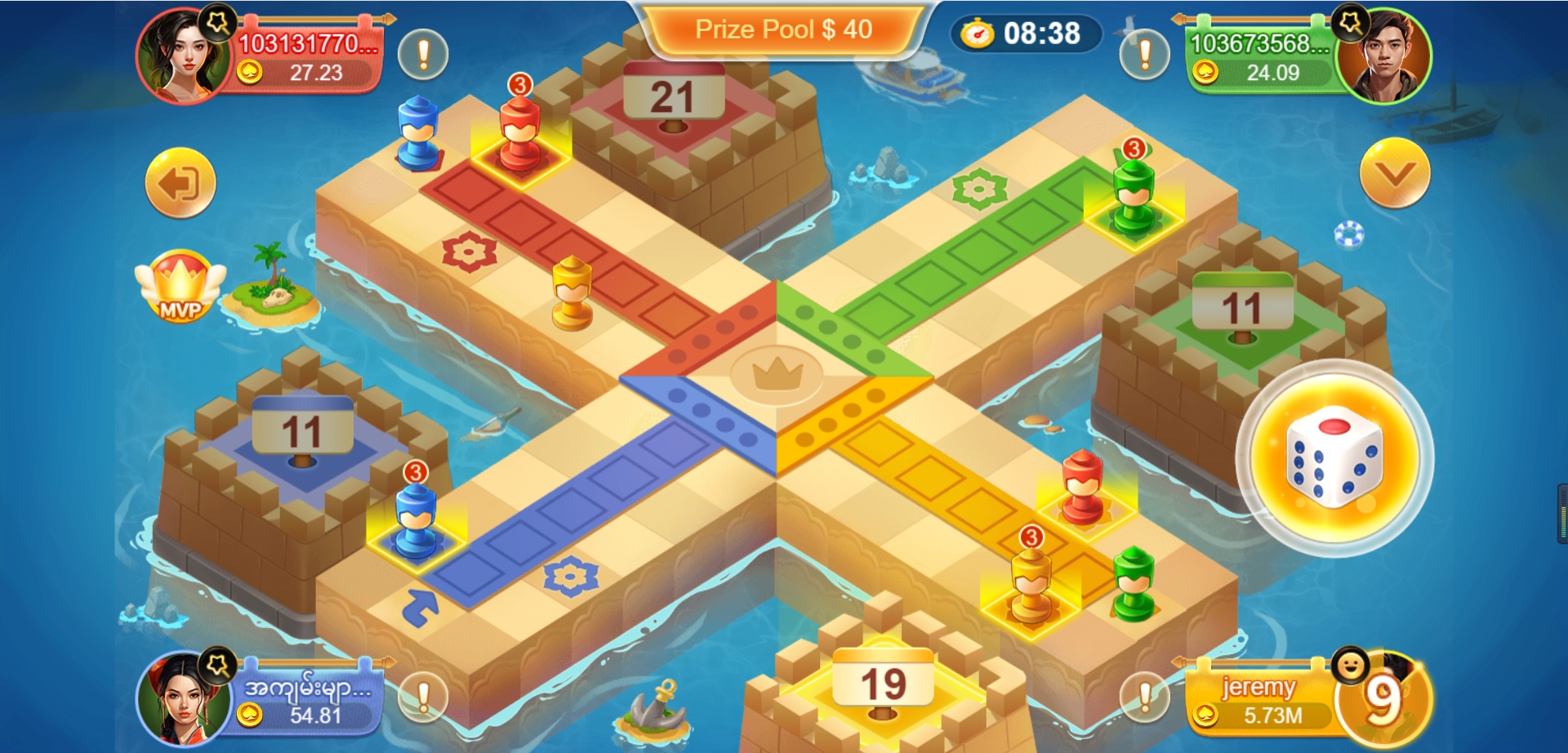Select the highlighted red pawn on yellow lane
The image size is (1568, 753).
[x=1083, y=489]
